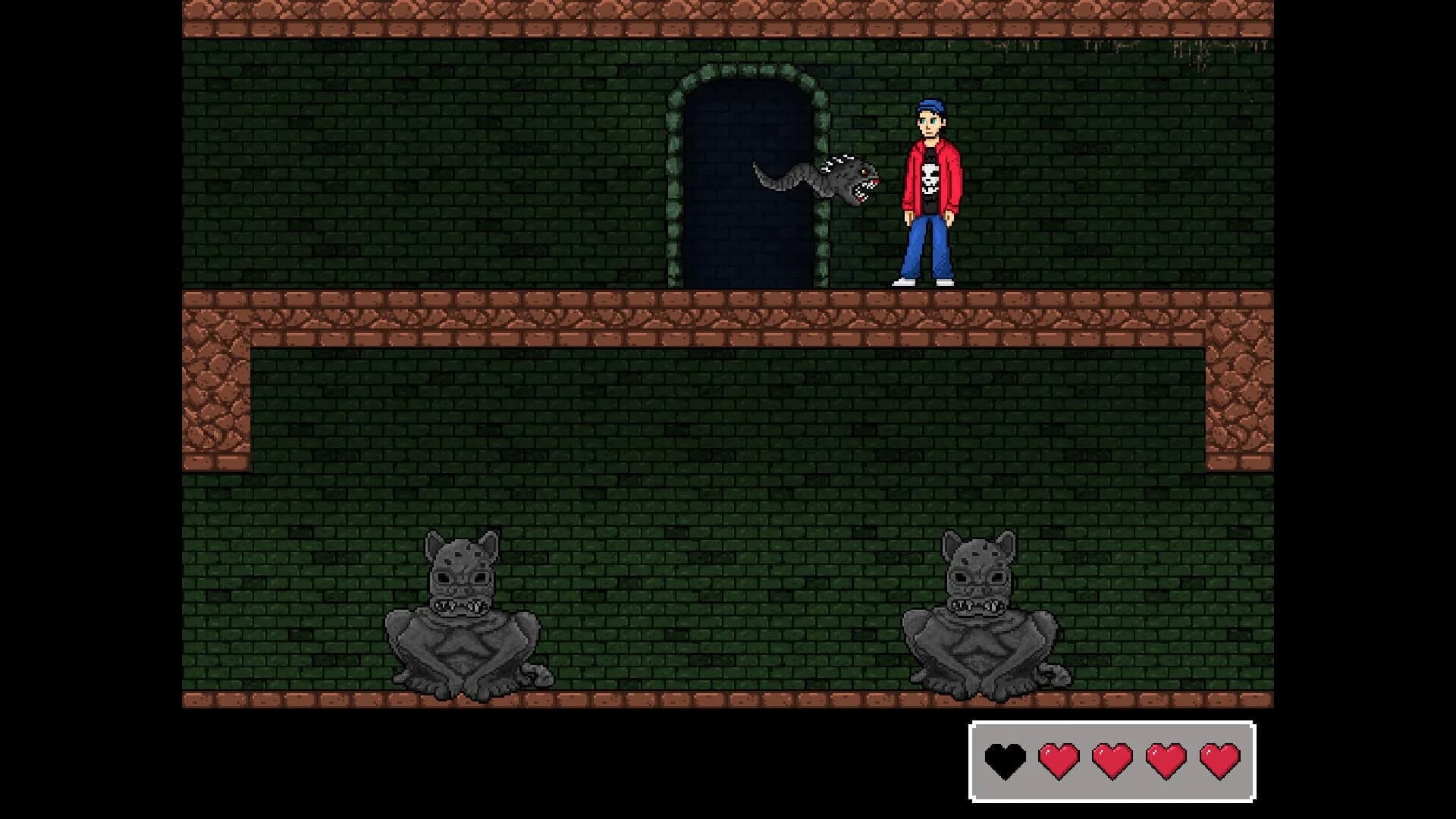The width and height of the screenshot is (1456, 819).
Task: Click the middle red heart of the health meter
Action: tap(1113, 761)
